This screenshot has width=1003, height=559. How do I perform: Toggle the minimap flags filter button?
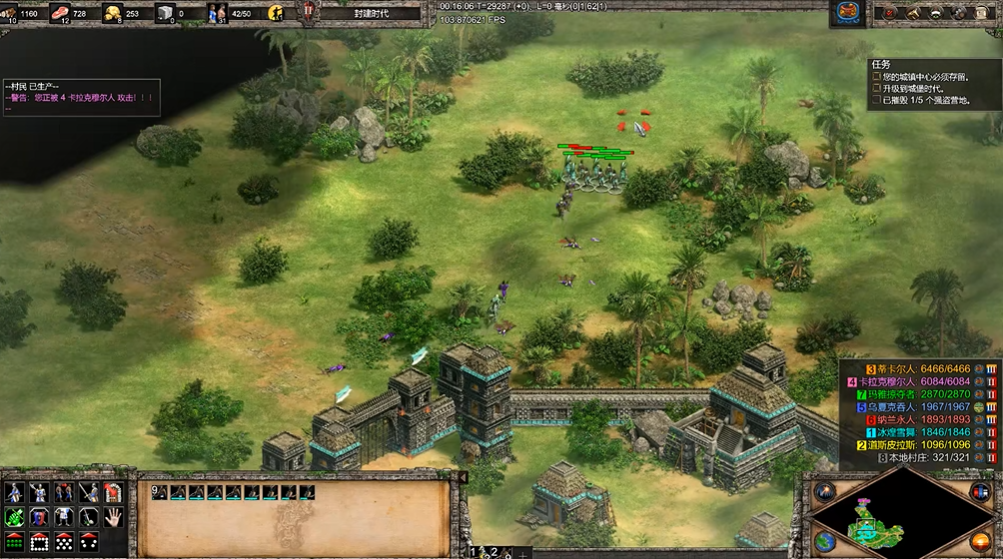980,492
